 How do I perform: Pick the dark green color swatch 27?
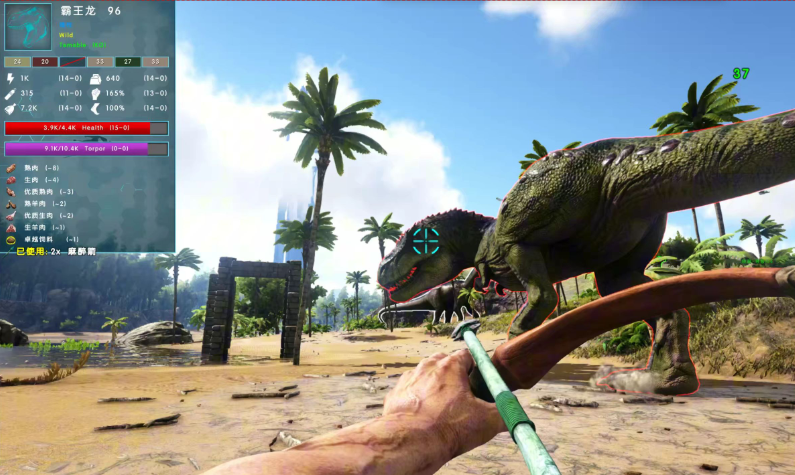[x=127, y=61]
